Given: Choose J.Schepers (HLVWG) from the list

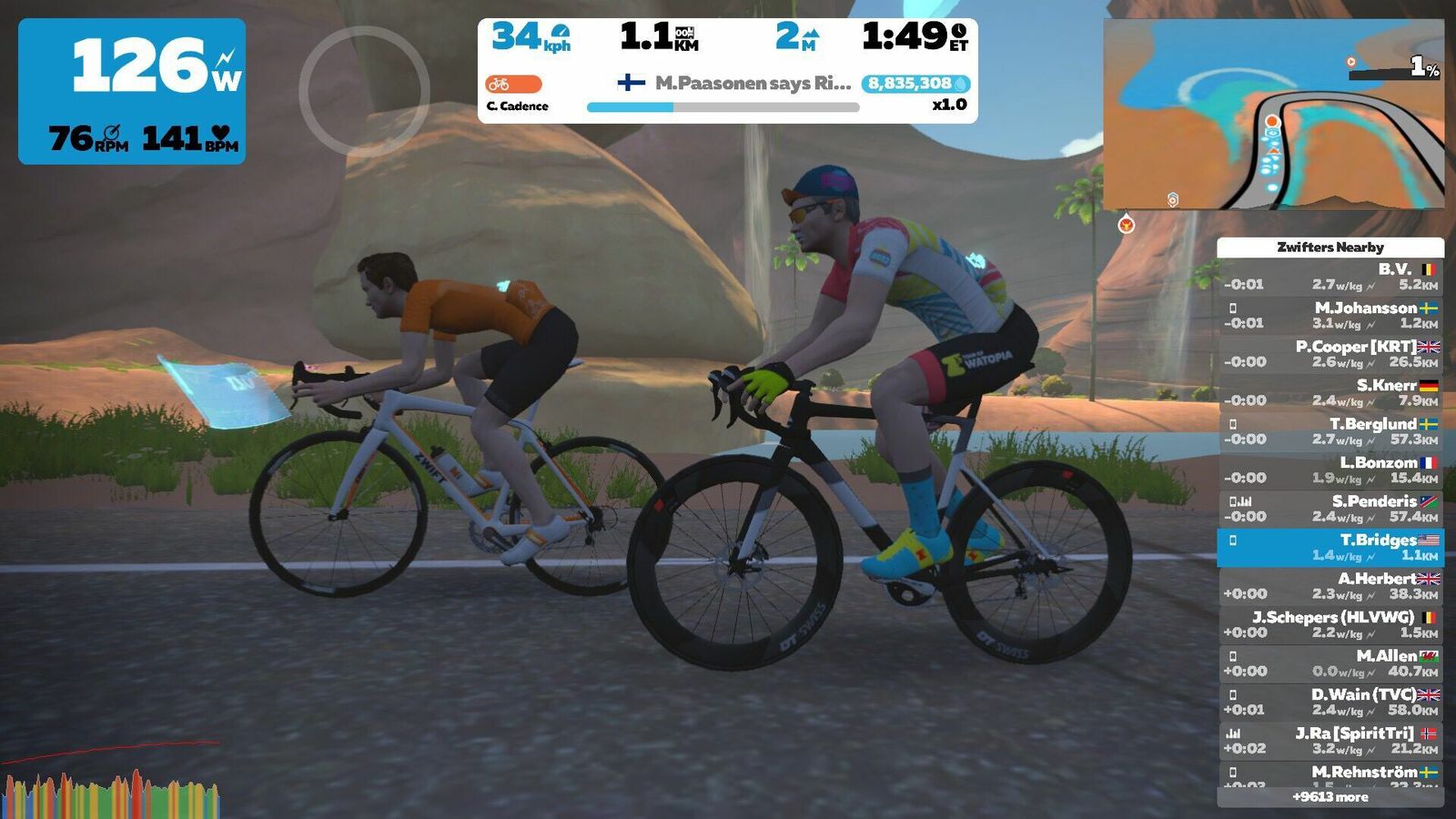Looking at the screenshot, I should click(1330, 624).
